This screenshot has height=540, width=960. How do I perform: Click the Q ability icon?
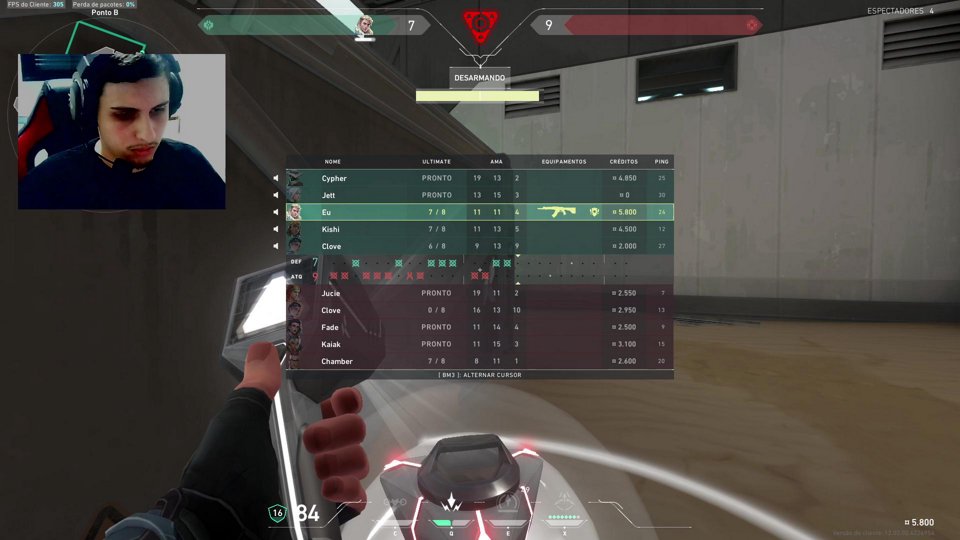pos(451,505)
